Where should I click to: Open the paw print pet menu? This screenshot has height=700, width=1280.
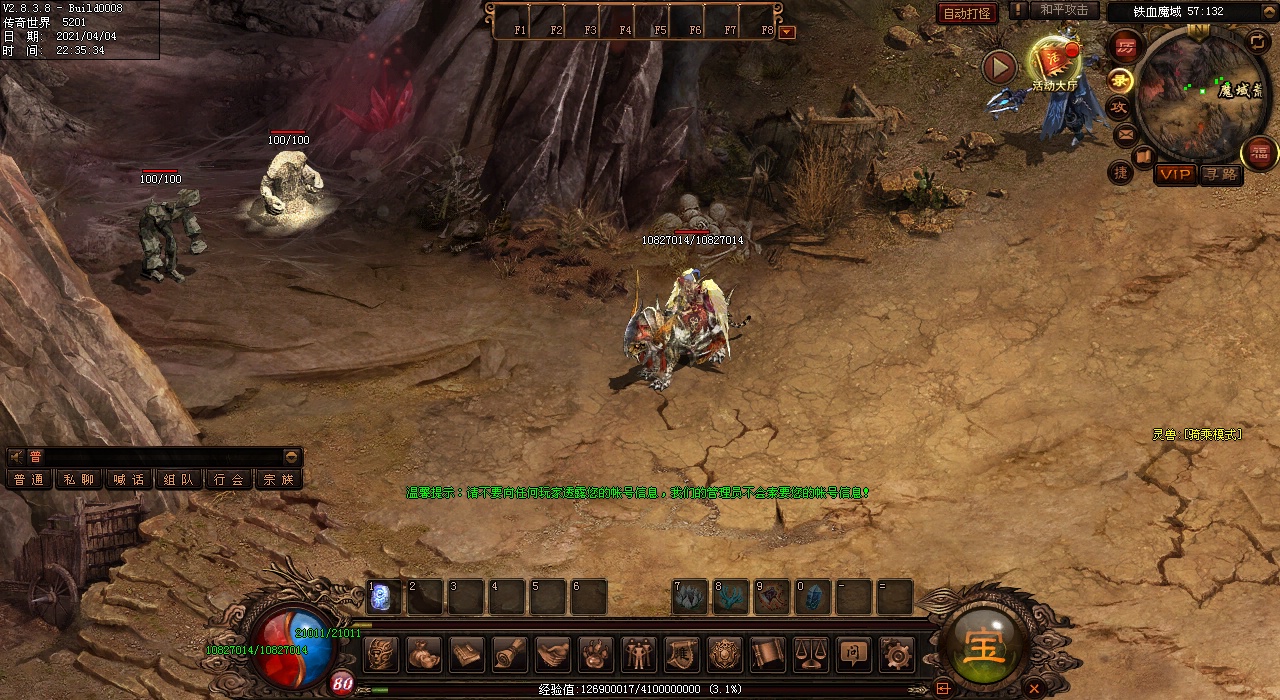[x=596, y=655]
